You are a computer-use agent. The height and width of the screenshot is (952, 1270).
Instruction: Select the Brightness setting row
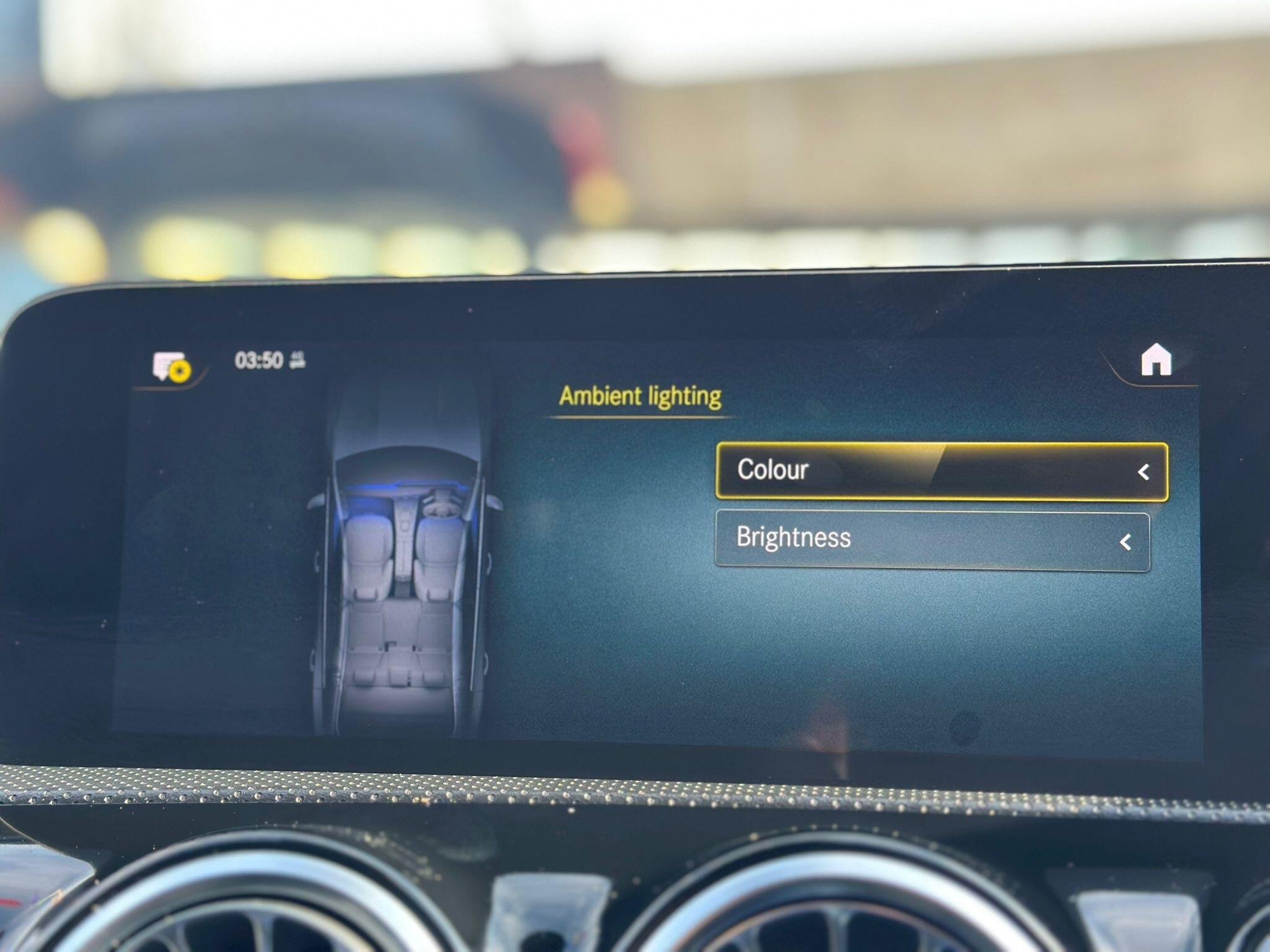pyautogui.click(x=932, y=539)
